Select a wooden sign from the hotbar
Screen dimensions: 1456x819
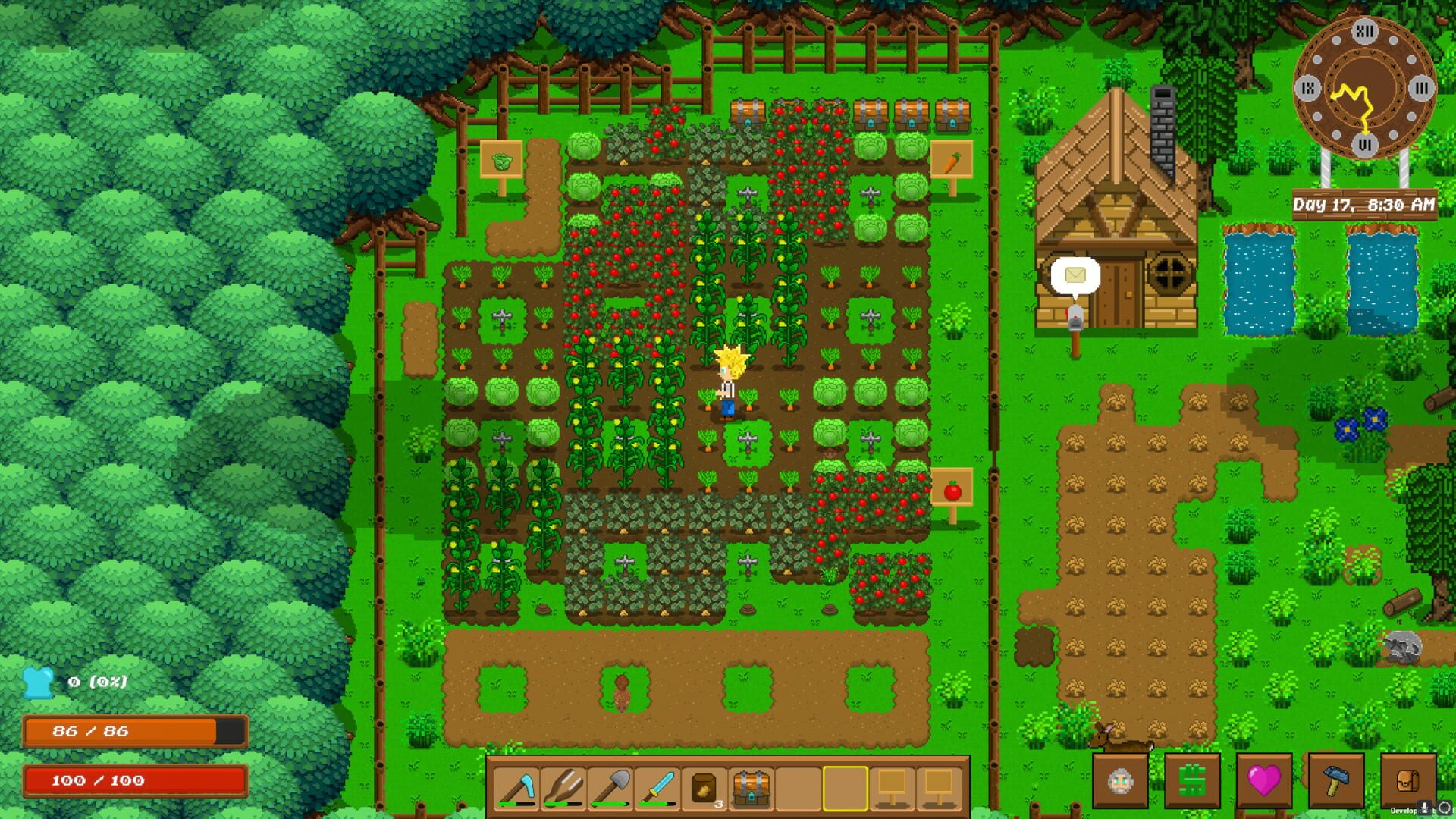[x=893, y=789]
